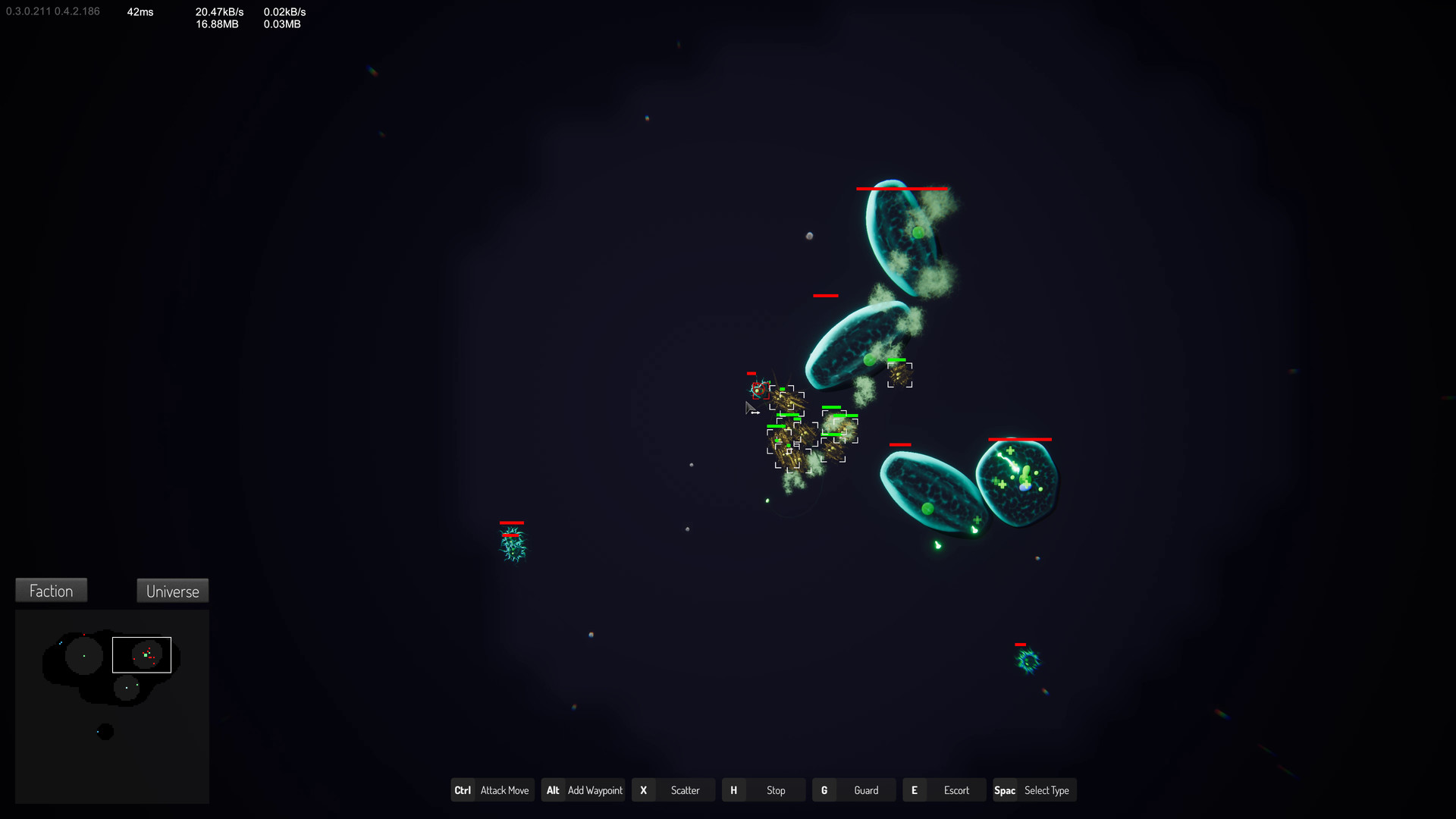Open the Faction panel

pos(51,590)
